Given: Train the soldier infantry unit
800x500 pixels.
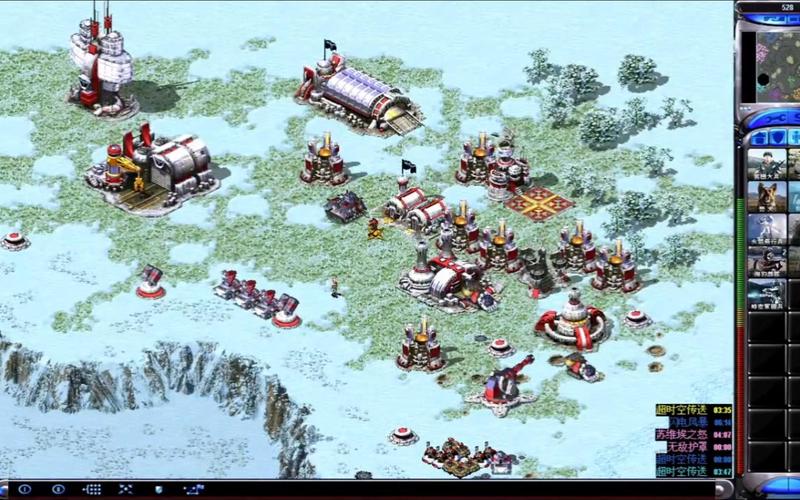Looking at the screenshot, I should (x=765, y=164).
